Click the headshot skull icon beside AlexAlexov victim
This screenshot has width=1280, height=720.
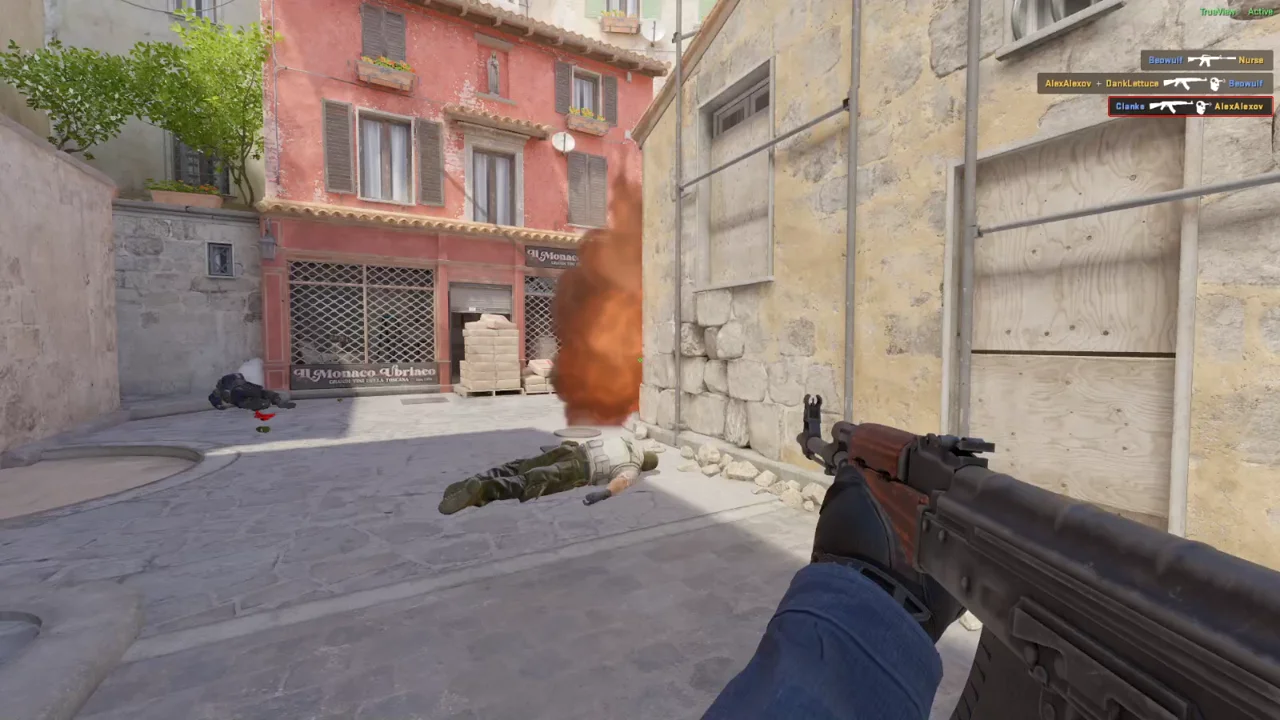pyautogui.click(x=1200, y=106)
